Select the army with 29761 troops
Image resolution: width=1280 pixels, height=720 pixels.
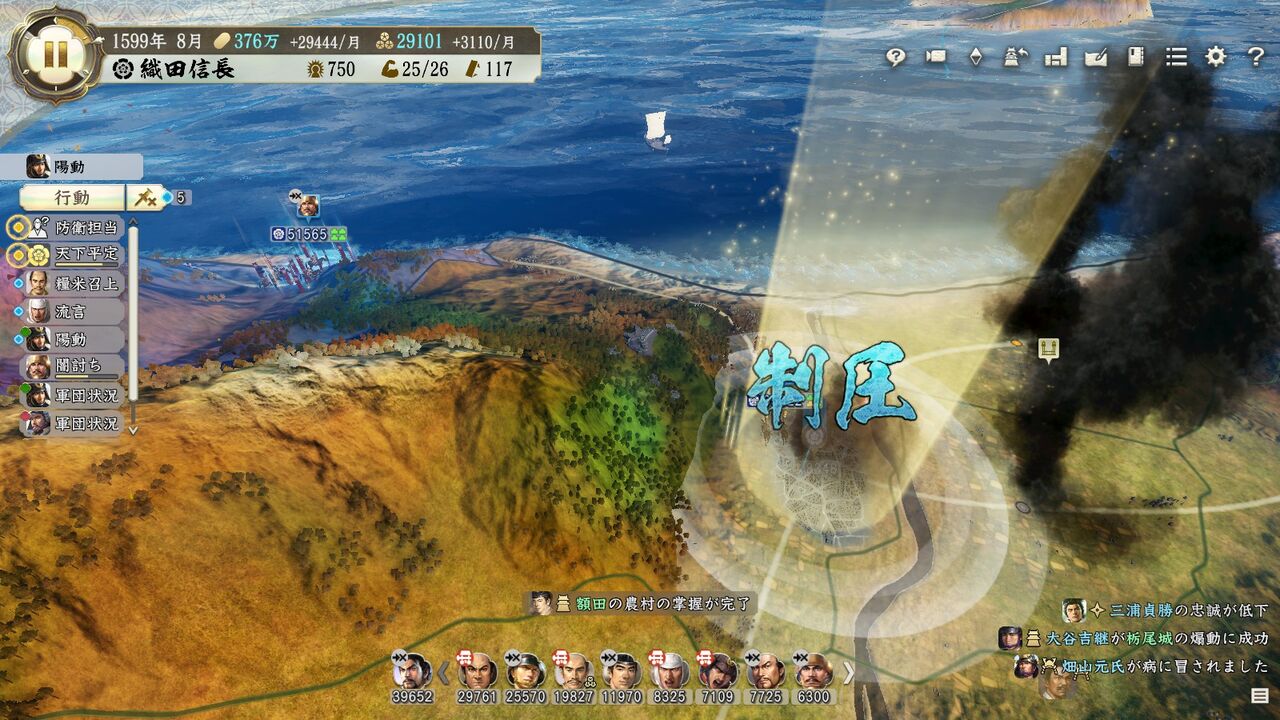click(x=477, y=677)
